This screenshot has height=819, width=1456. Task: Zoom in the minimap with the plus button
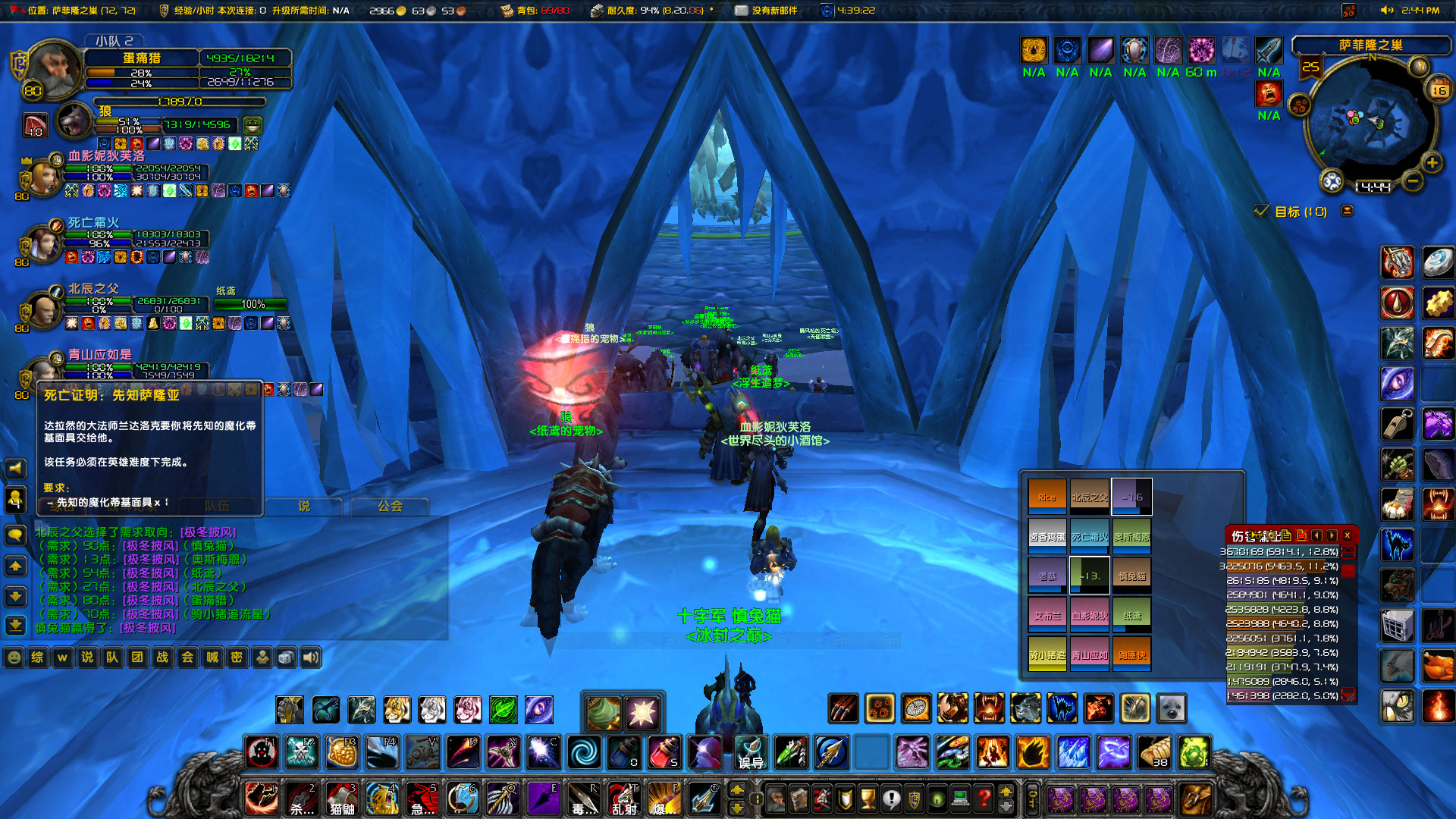[1432, 162]
